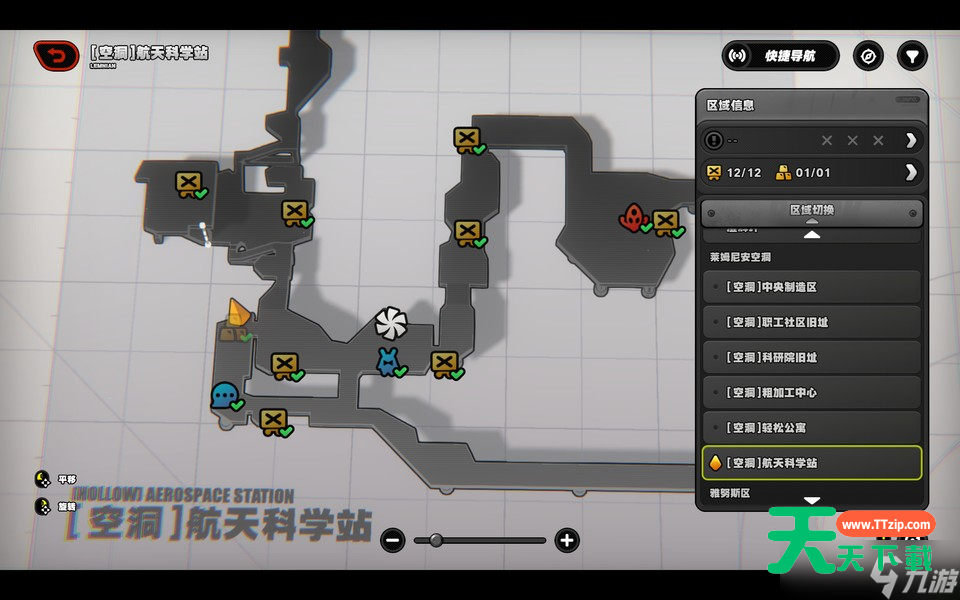Viewport: 960px width, 600px height.
Task: Expand the top quest tracker row arrow
Action: [910, 140]
